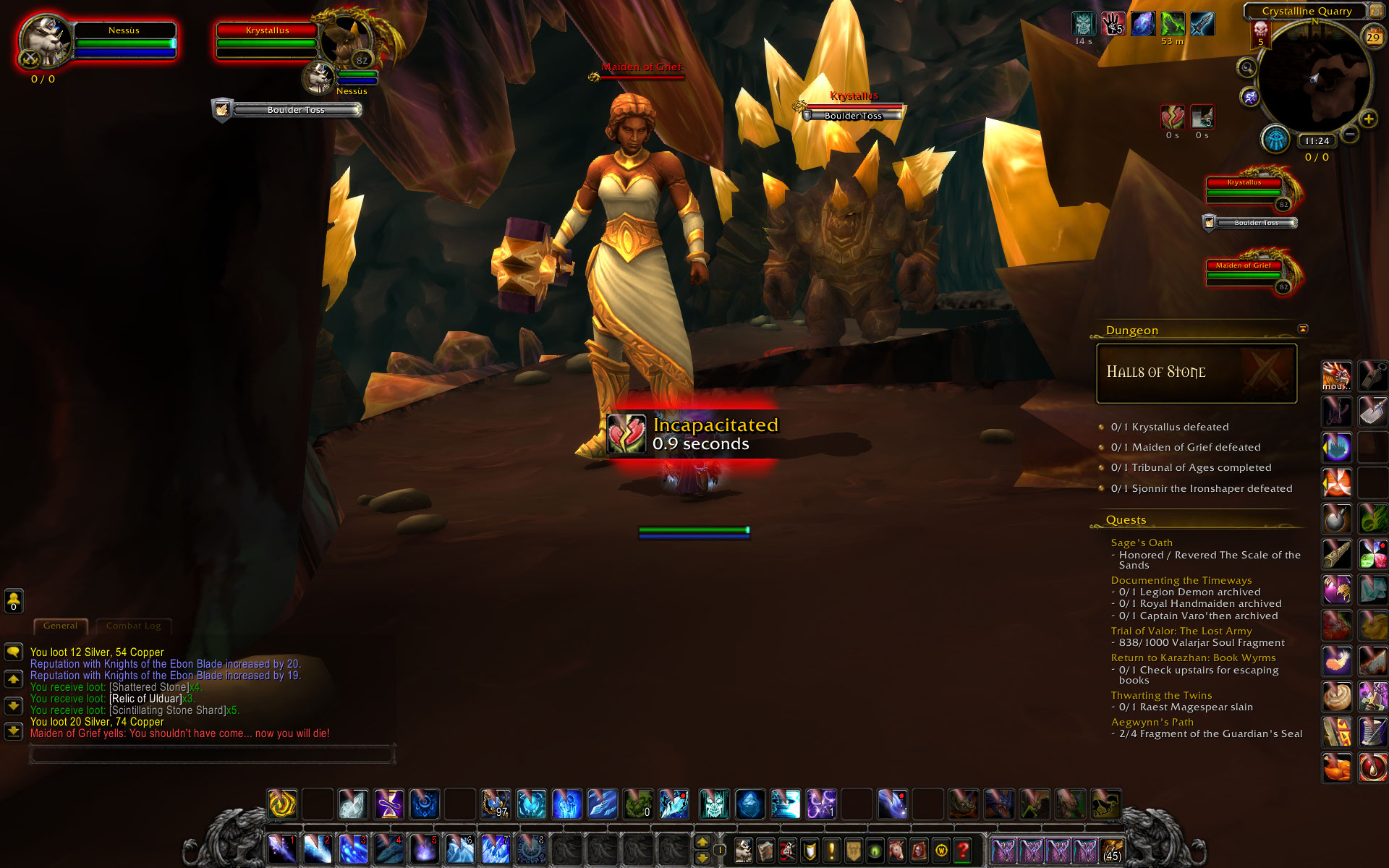Click the minimap tracking magnifier button
The image size is (1389, 868).
click(x=1246, y=68)
